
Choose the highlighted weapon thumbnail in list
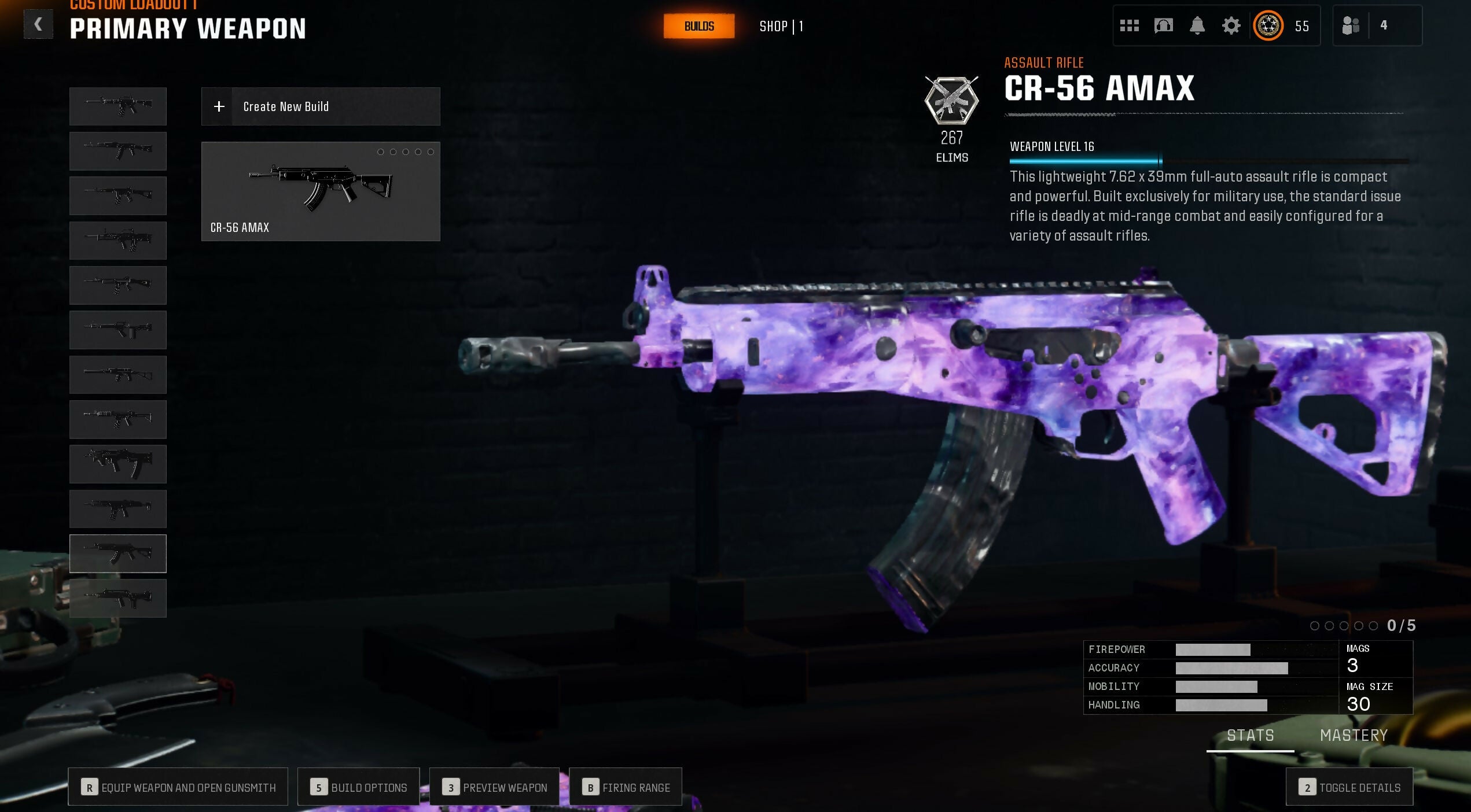point(118,553)
